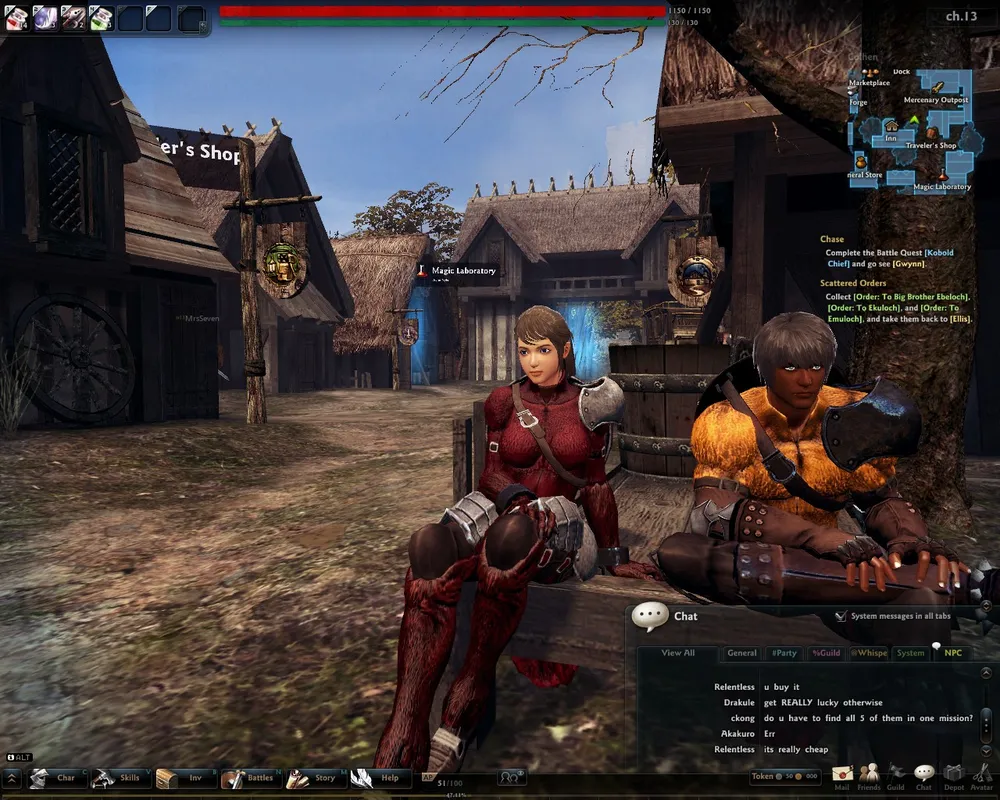
Task: Open the Depot icon
Action: click(x=953, y=775)
